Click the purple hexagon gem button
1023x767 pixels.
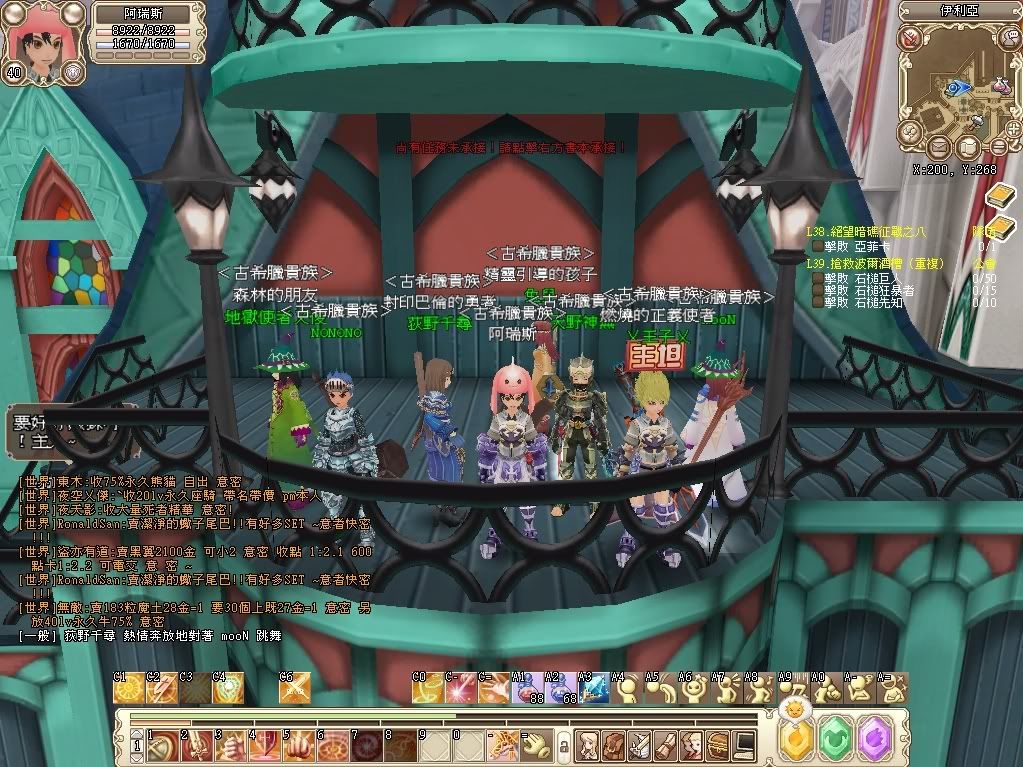tap(874, 739)
